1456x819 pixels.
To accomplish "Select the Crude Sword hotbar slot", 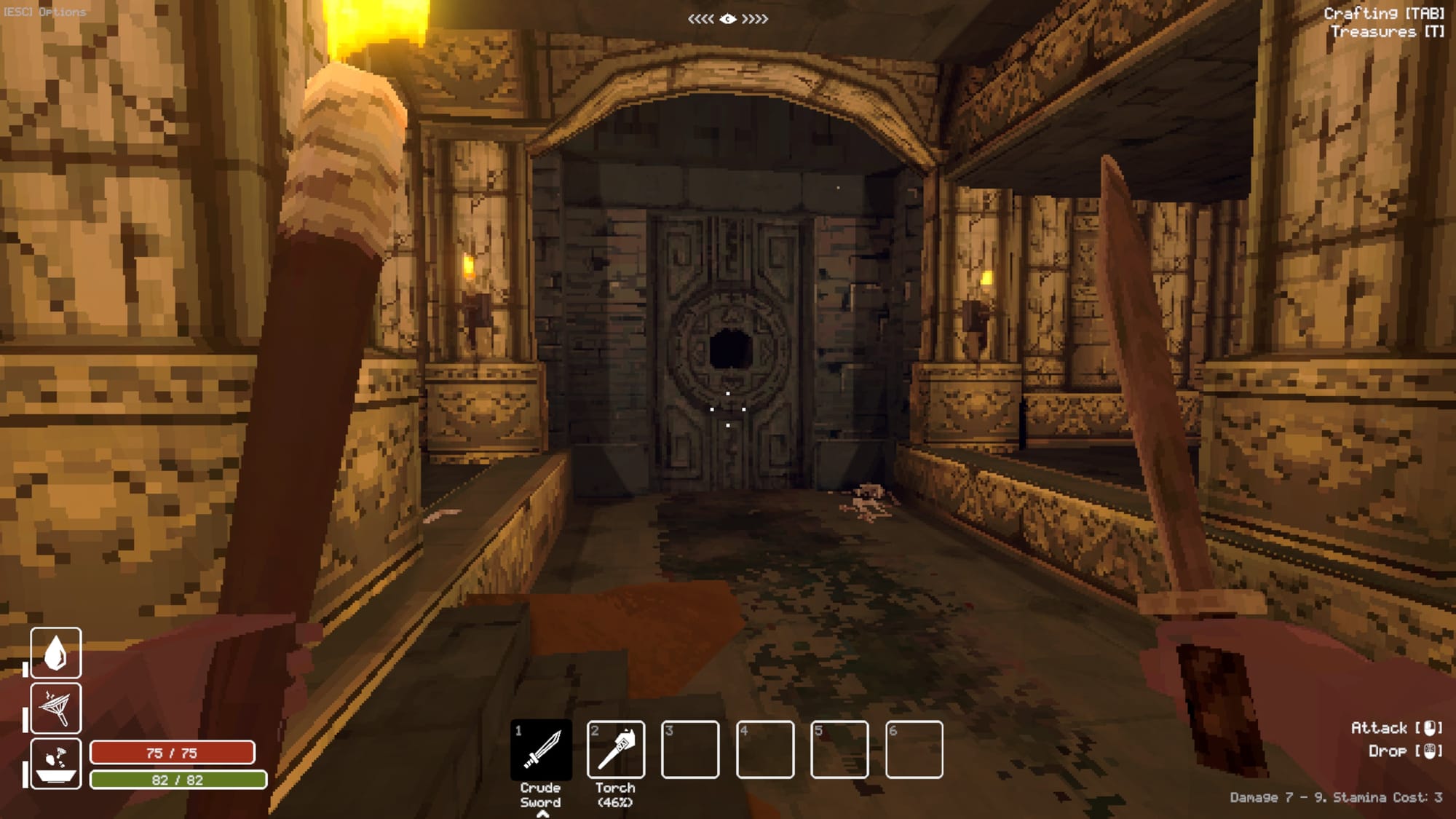I will [541, 749].
